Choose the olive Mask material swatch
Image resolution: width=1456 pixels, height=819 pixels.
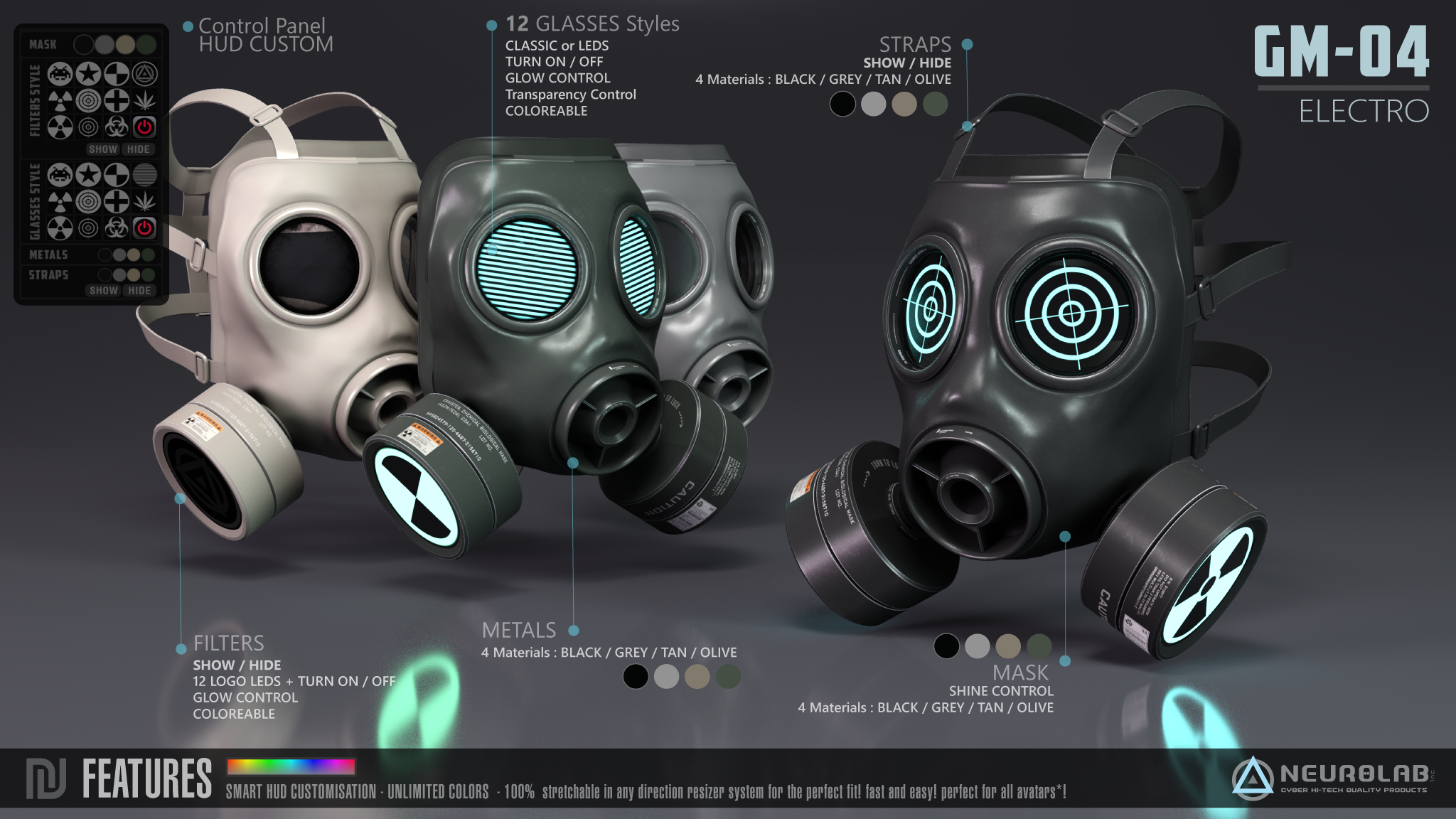146,45
